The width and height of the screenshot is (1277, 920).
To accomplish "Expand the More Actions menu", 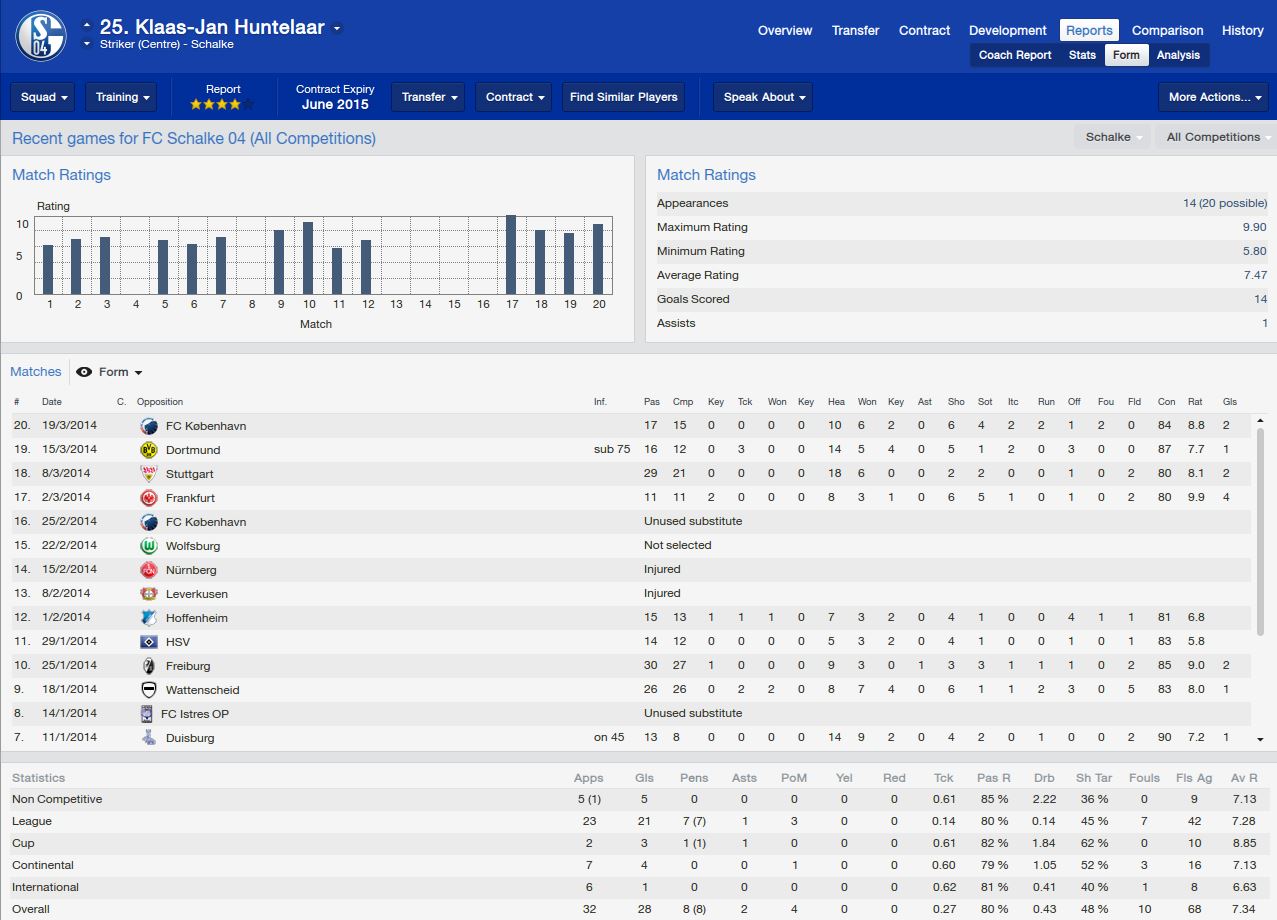I will click(x=1214, y=97).
